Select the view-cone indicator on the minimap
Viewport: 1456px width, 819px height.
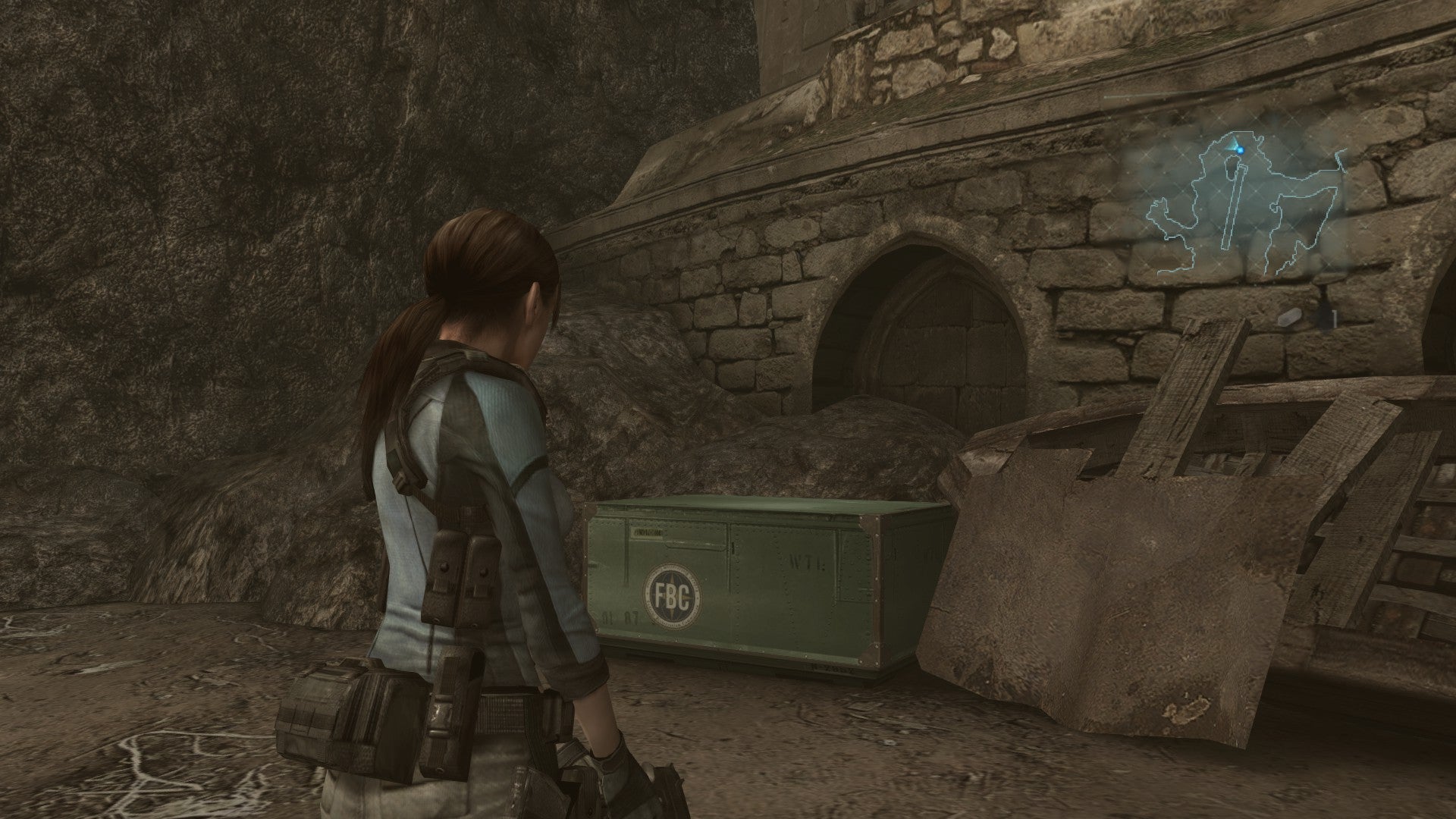[1232, 144]
